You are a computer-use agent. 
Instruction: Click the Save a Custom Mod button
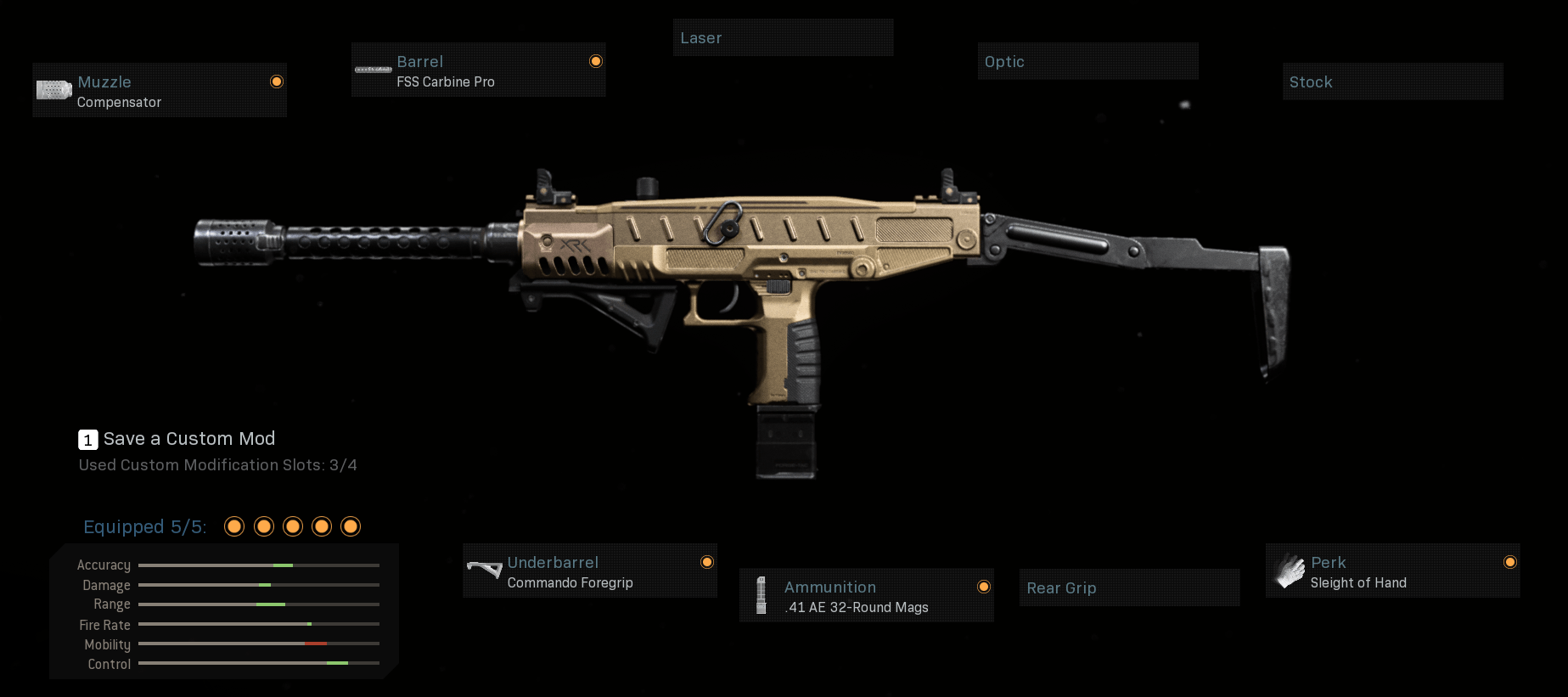coord(188,439)
